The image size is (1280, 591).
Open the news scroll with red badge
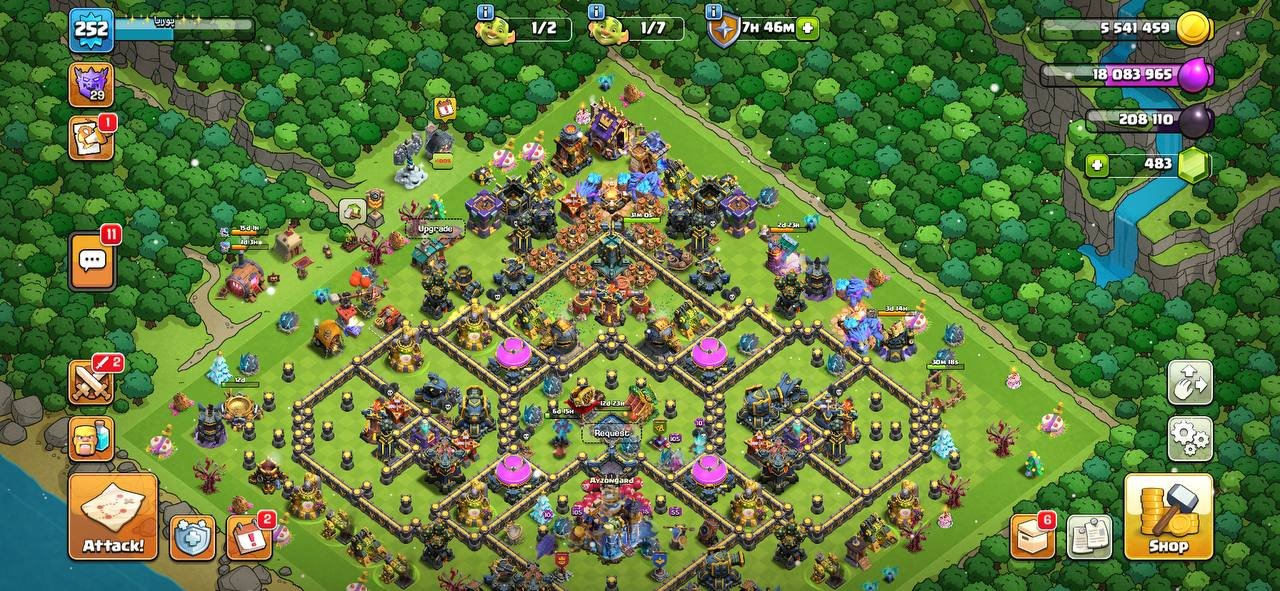coord(91,138)
